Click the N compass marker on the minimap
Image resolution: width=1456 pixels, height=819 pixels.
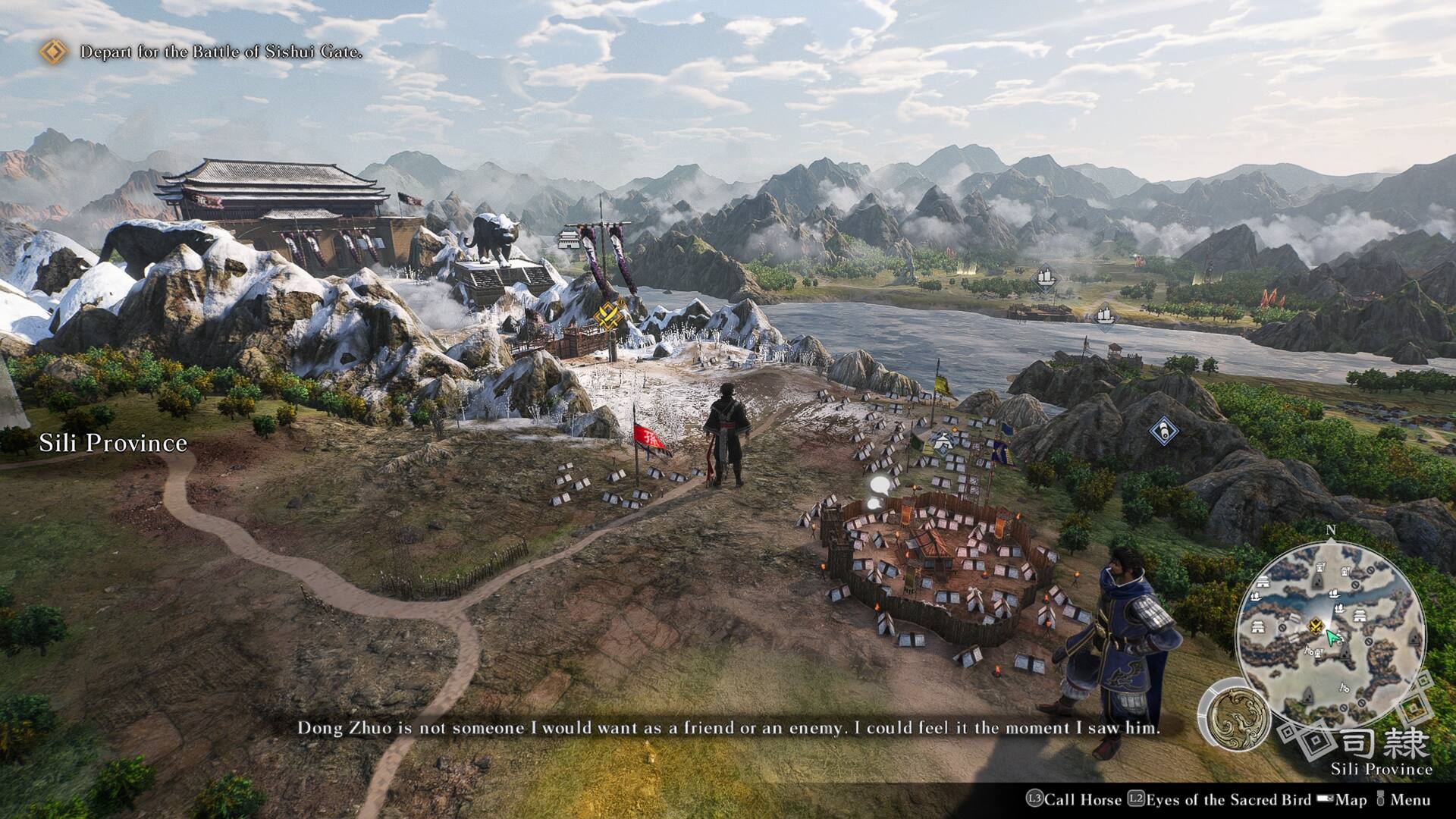[1332, 531]
